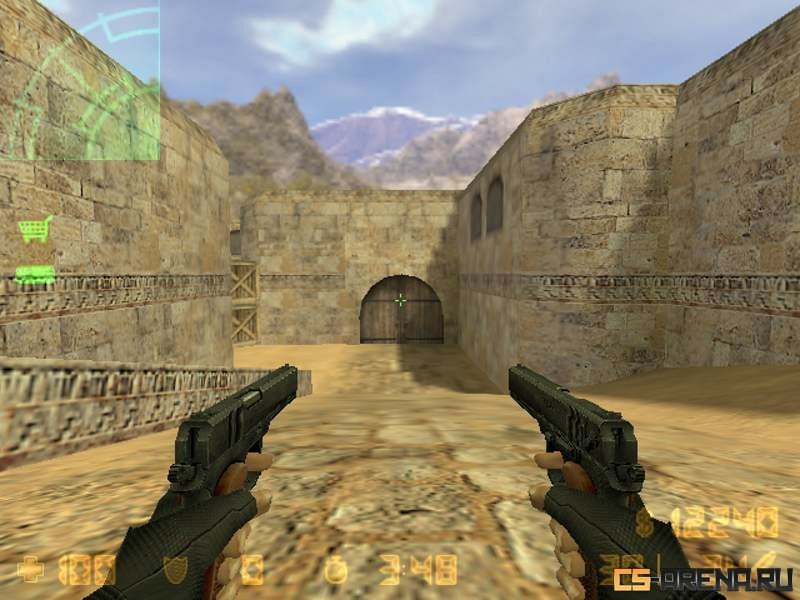Screen dimensions: 800x600
Task: Click the round timer clock icon
Action: (336, 570)
